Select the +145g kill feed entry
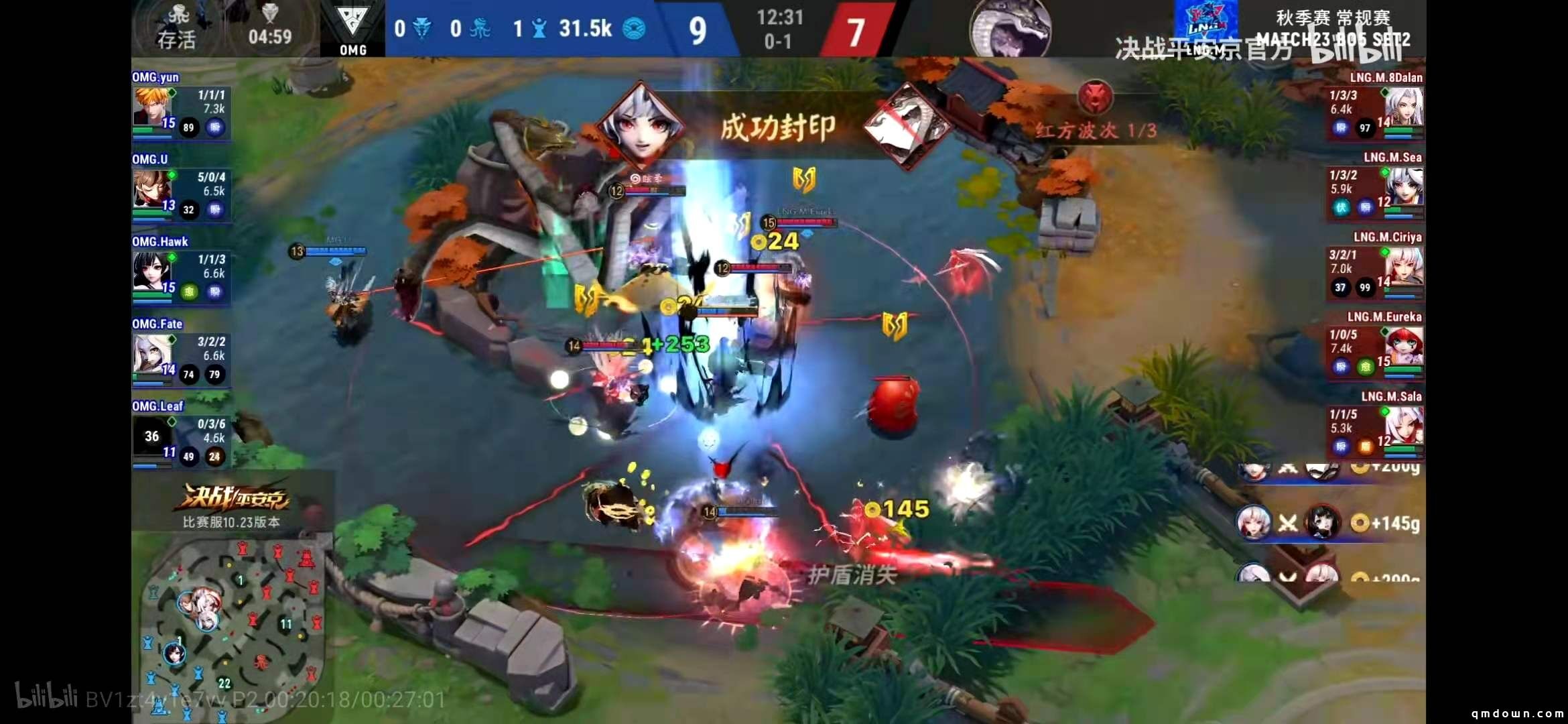This screenshot has height=724, width=1568. pyautogui.click(x=1328, y=523)
